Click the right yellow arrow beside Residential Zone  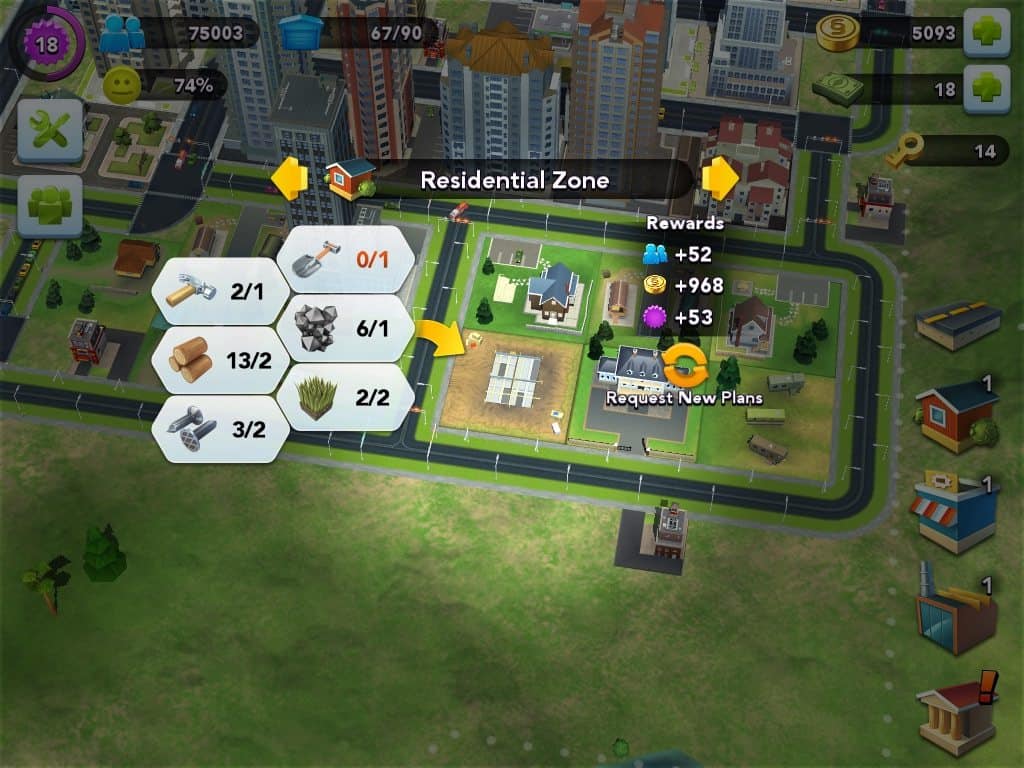720,179
